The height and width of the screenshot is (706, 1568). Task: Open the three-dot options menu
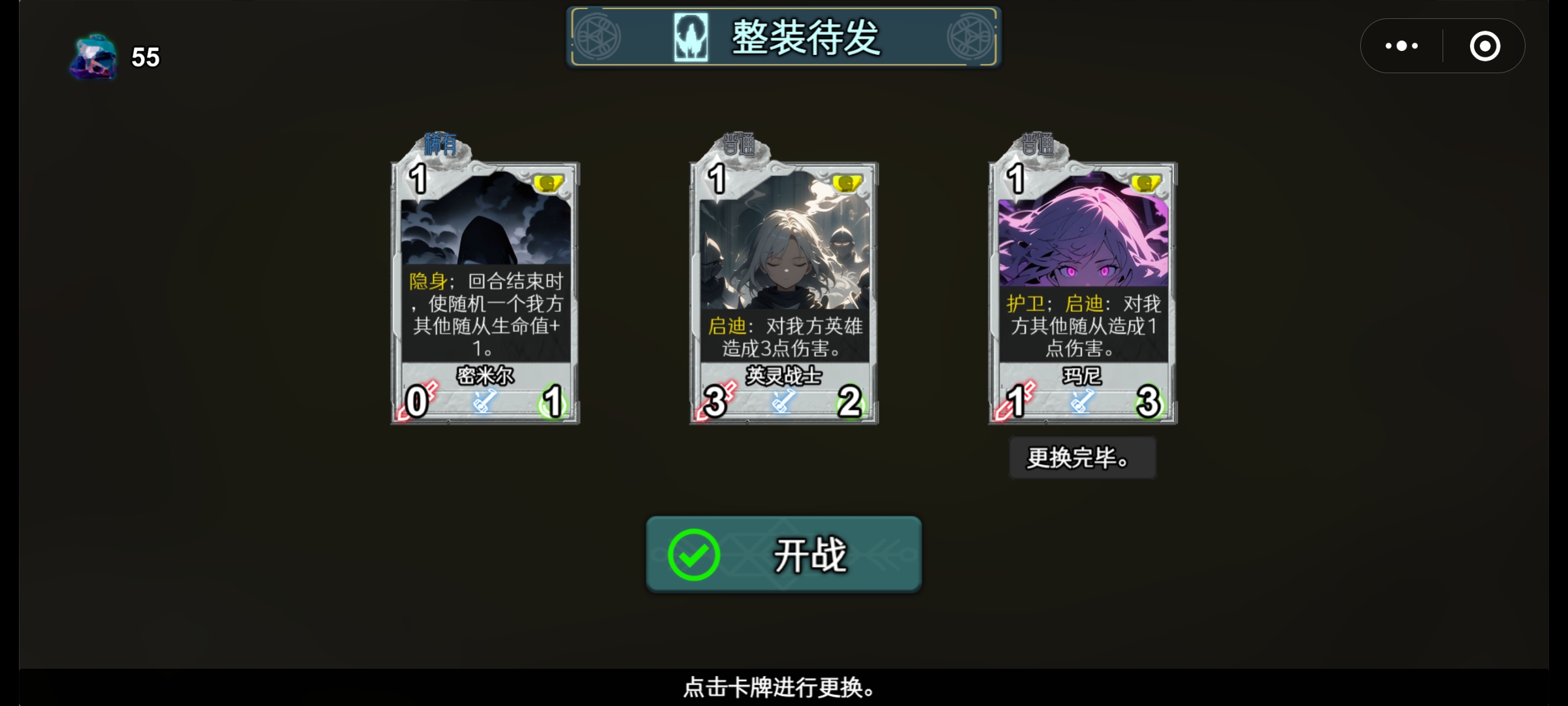point(1401,45)
